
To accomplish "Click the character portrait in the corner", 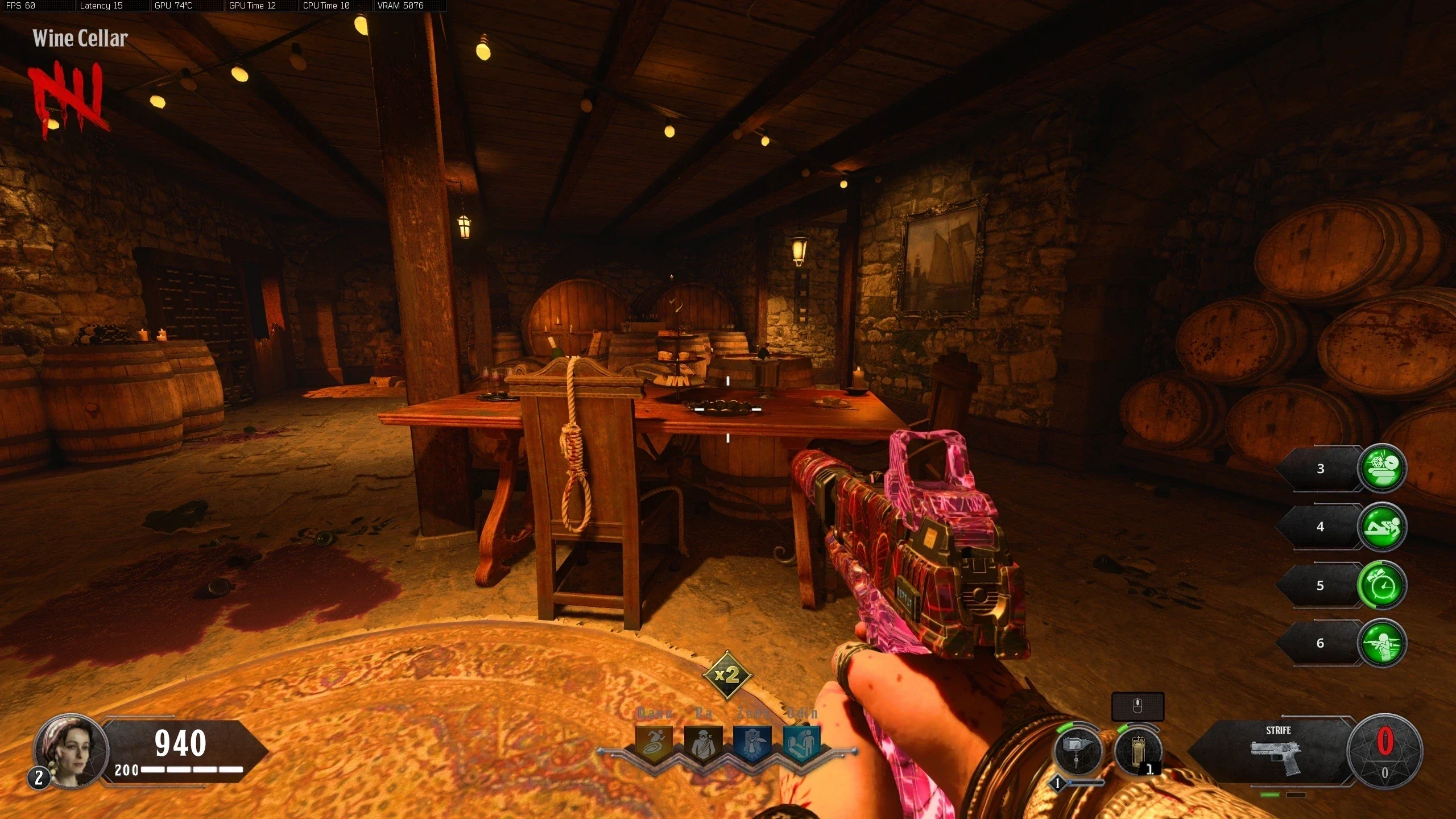I will tap(71, 750).
